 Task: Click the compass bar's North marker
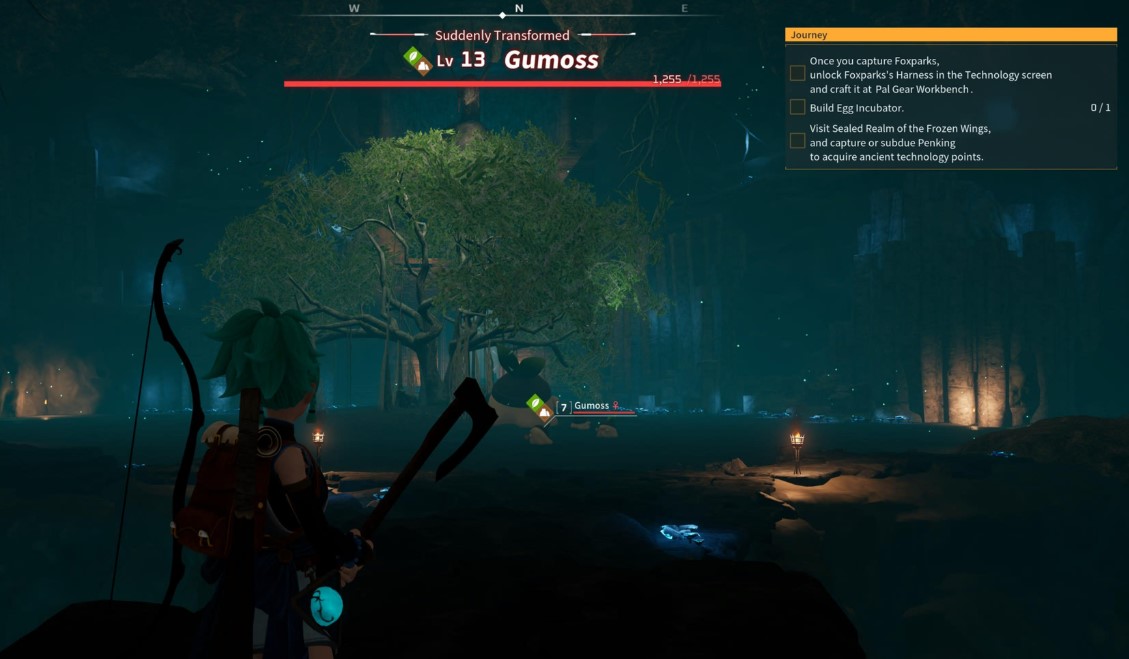[519, 9]
